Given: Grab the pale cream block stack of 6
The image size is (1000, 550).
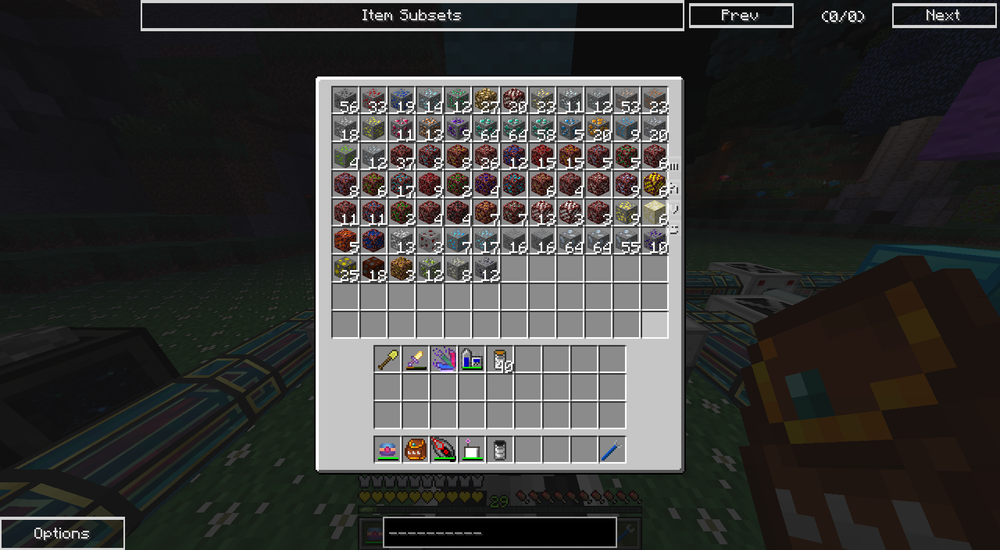Looking at the screenshot, I should pyautogui.click(x=654, y=212).
